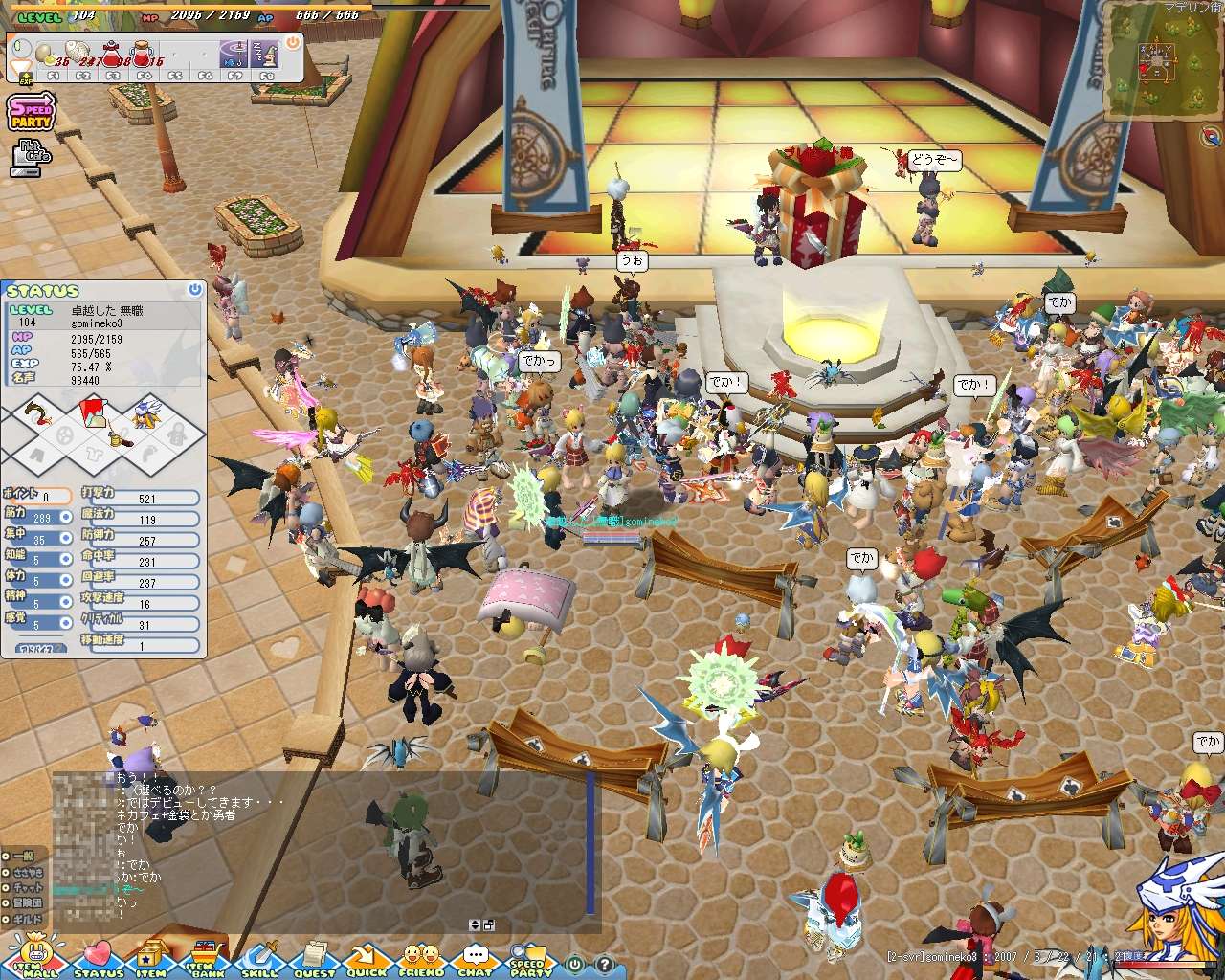Open the Quick menu
This screenshot has width=1225, height=980.
pyautogui.click(x=367, y=957)
